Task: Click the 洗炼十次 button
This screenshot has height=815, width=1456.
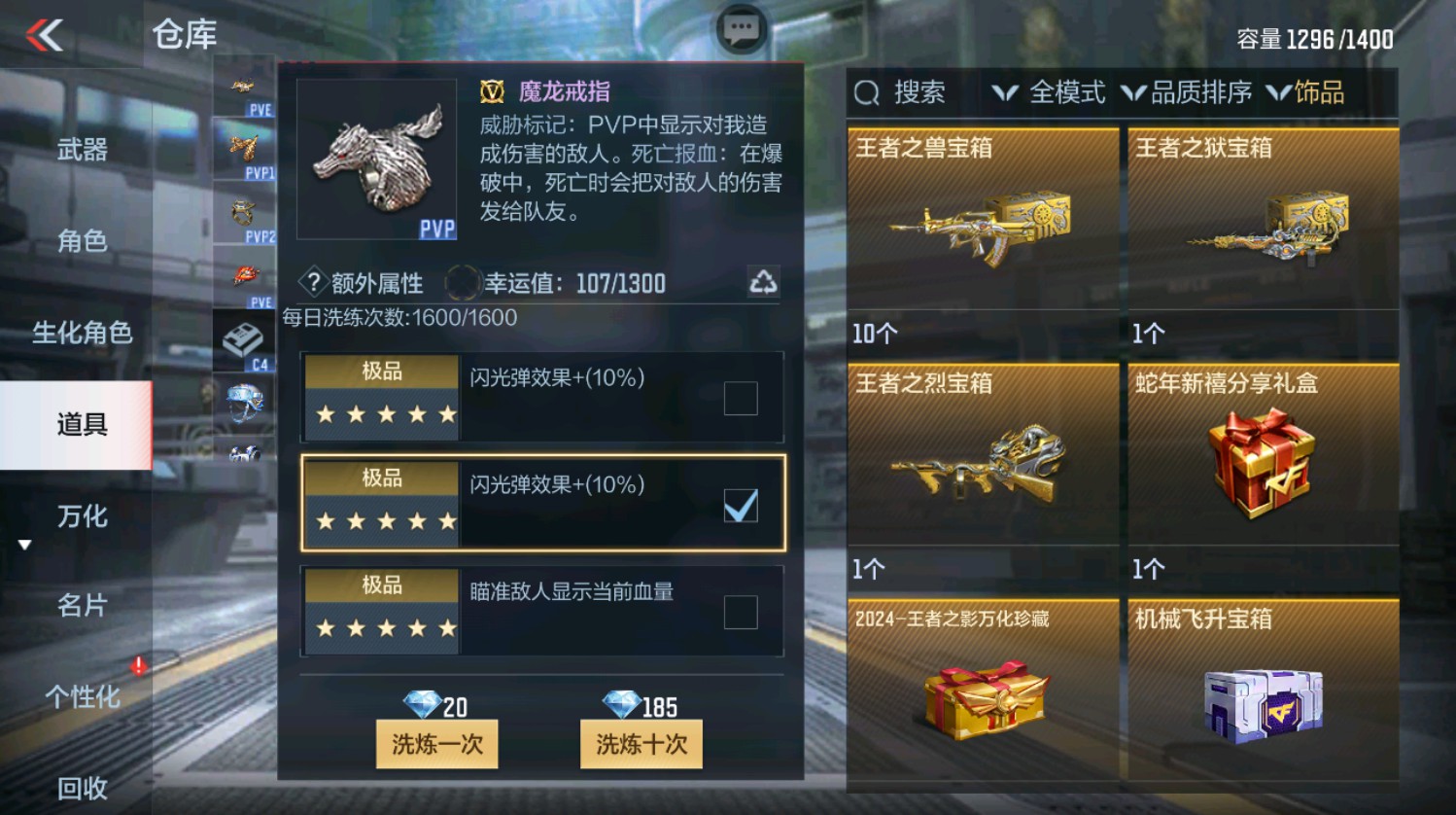Action: click(x=641, y=744)
